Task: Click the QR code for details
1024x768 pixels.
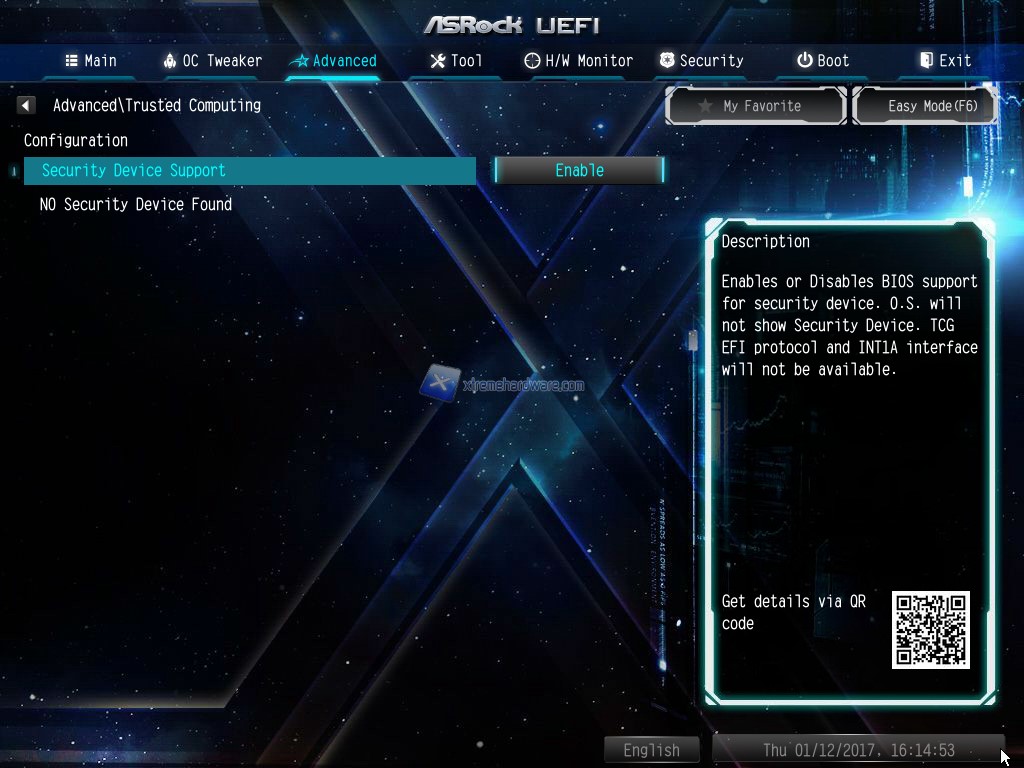Action: tap(930, 630)
